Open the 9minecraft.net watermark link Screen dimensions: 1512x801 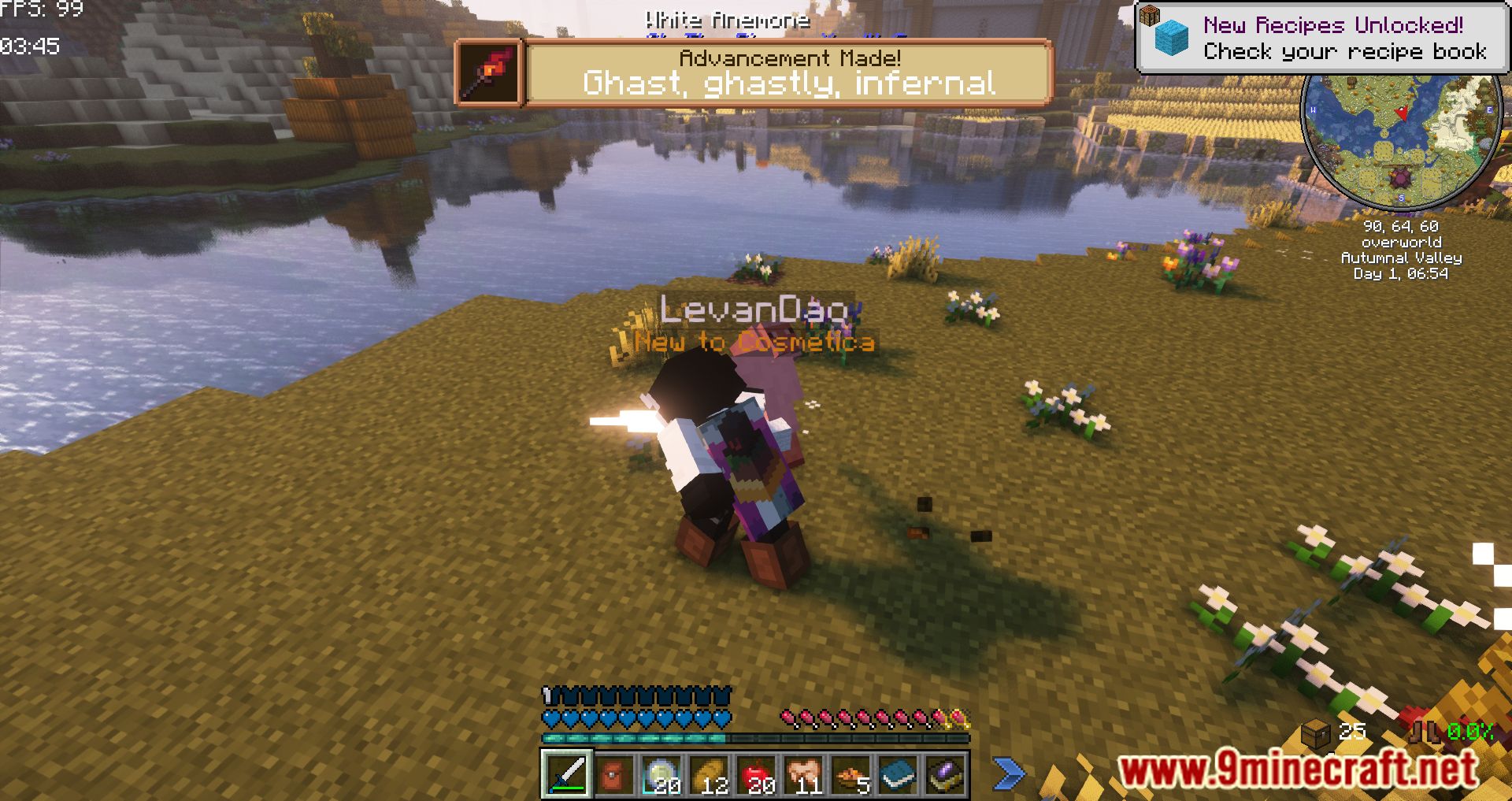(1297, 768)
